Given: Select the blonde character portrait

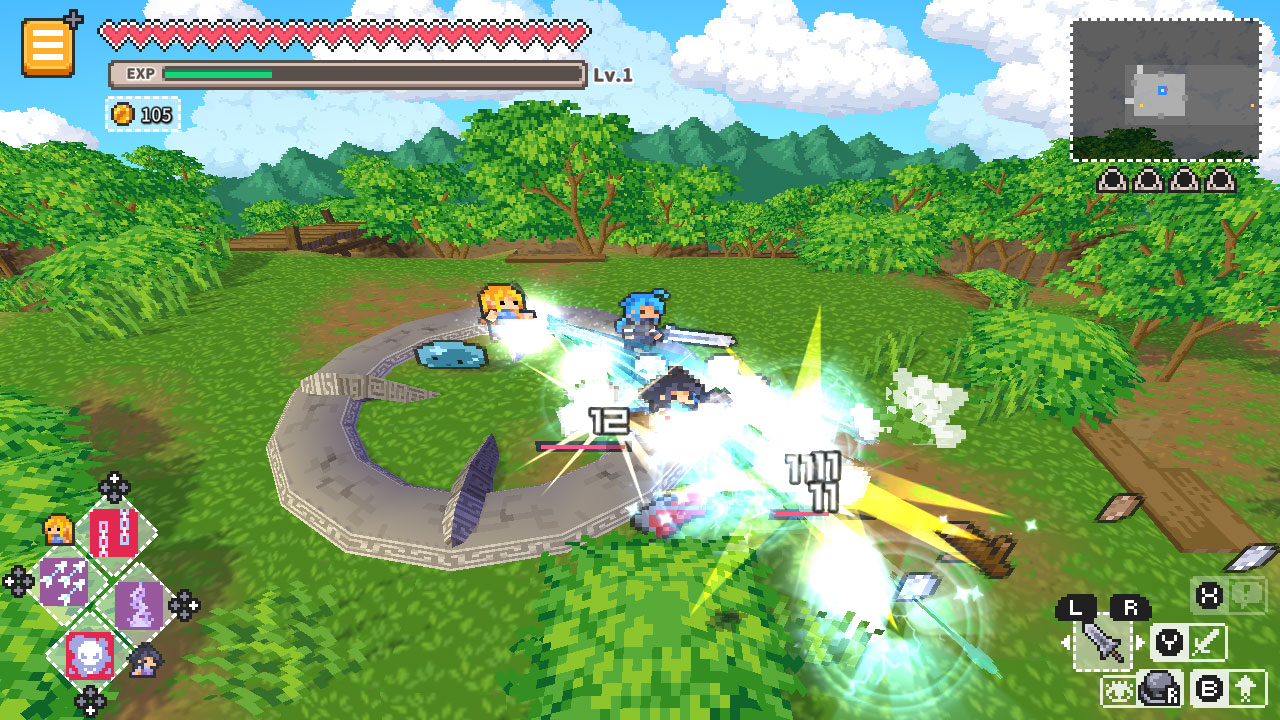Looking at the screenshot, I should (58, 529).
